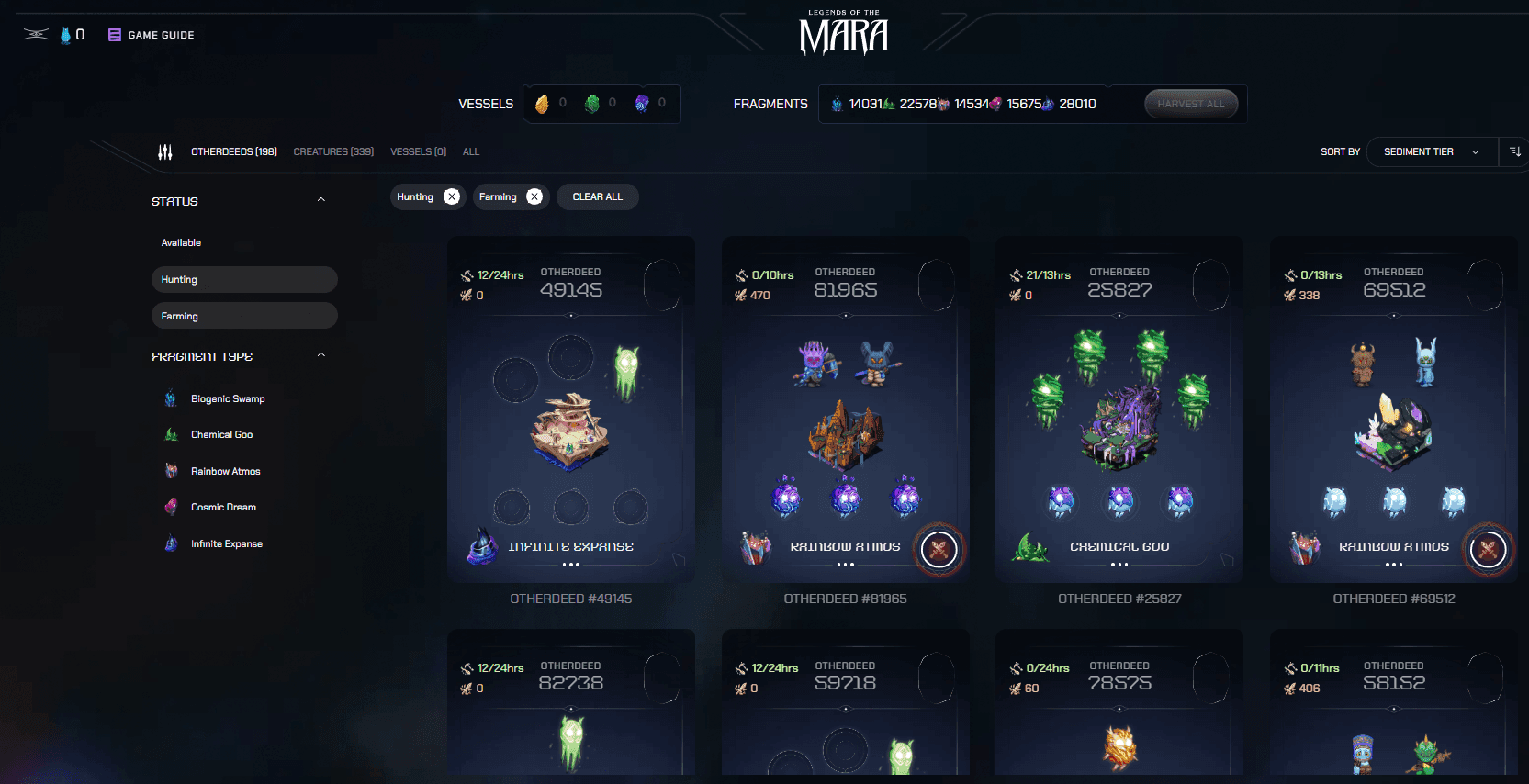Harvest all fragments
The width and height of the screenshot is (1529, 784).
[1190, 104]
